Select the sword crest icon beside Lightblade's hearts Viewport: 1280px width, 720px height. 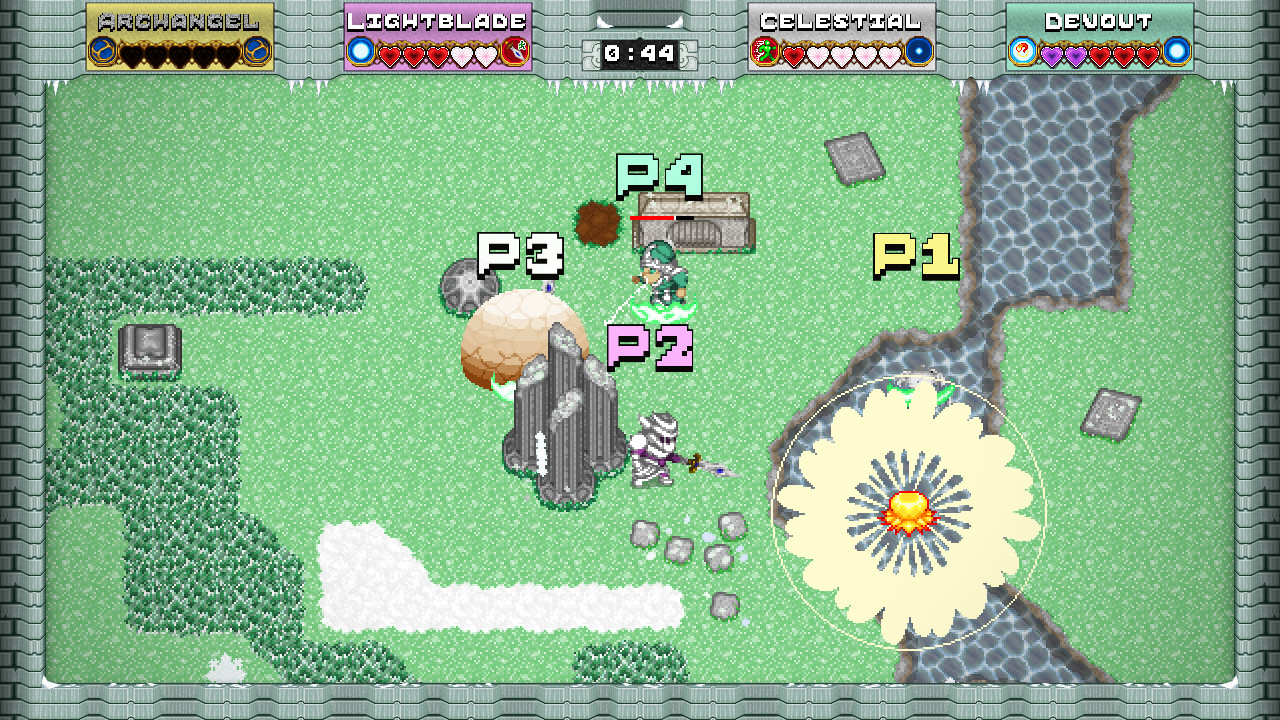tap(515, 50)
